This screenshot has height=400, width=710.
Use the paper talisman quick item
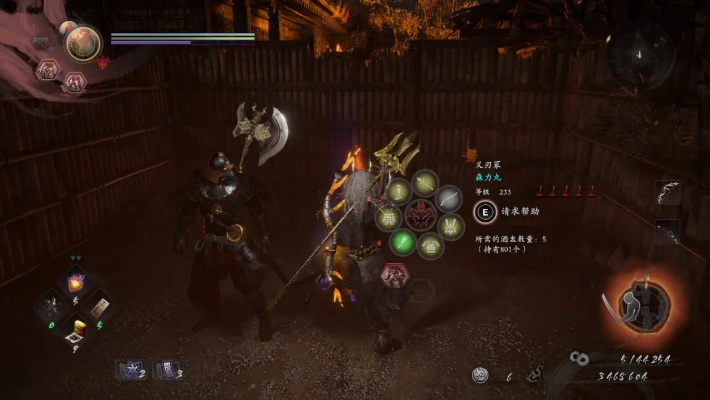(x=99, y=308)
